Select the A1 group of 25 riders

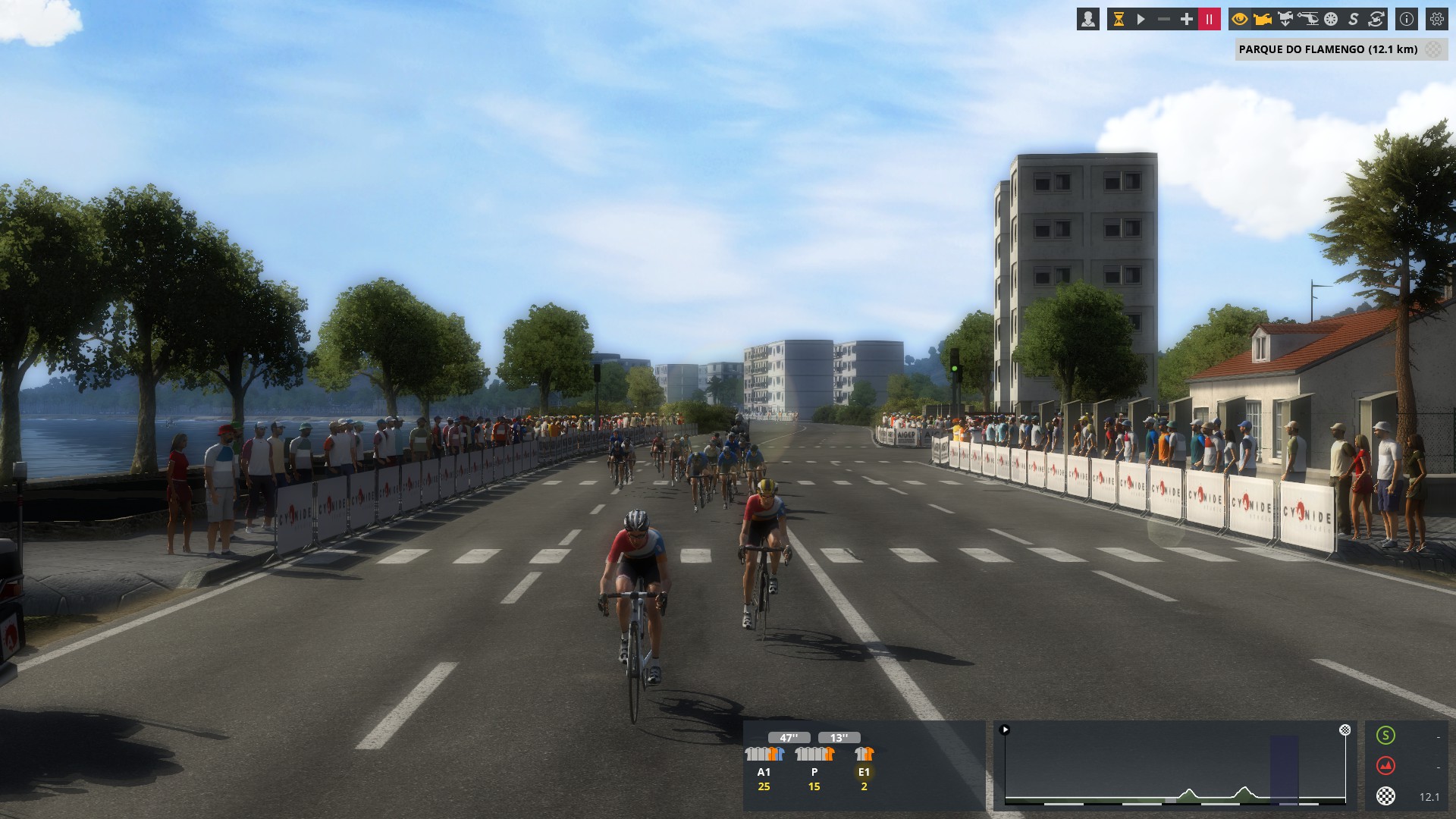[764, 767]
